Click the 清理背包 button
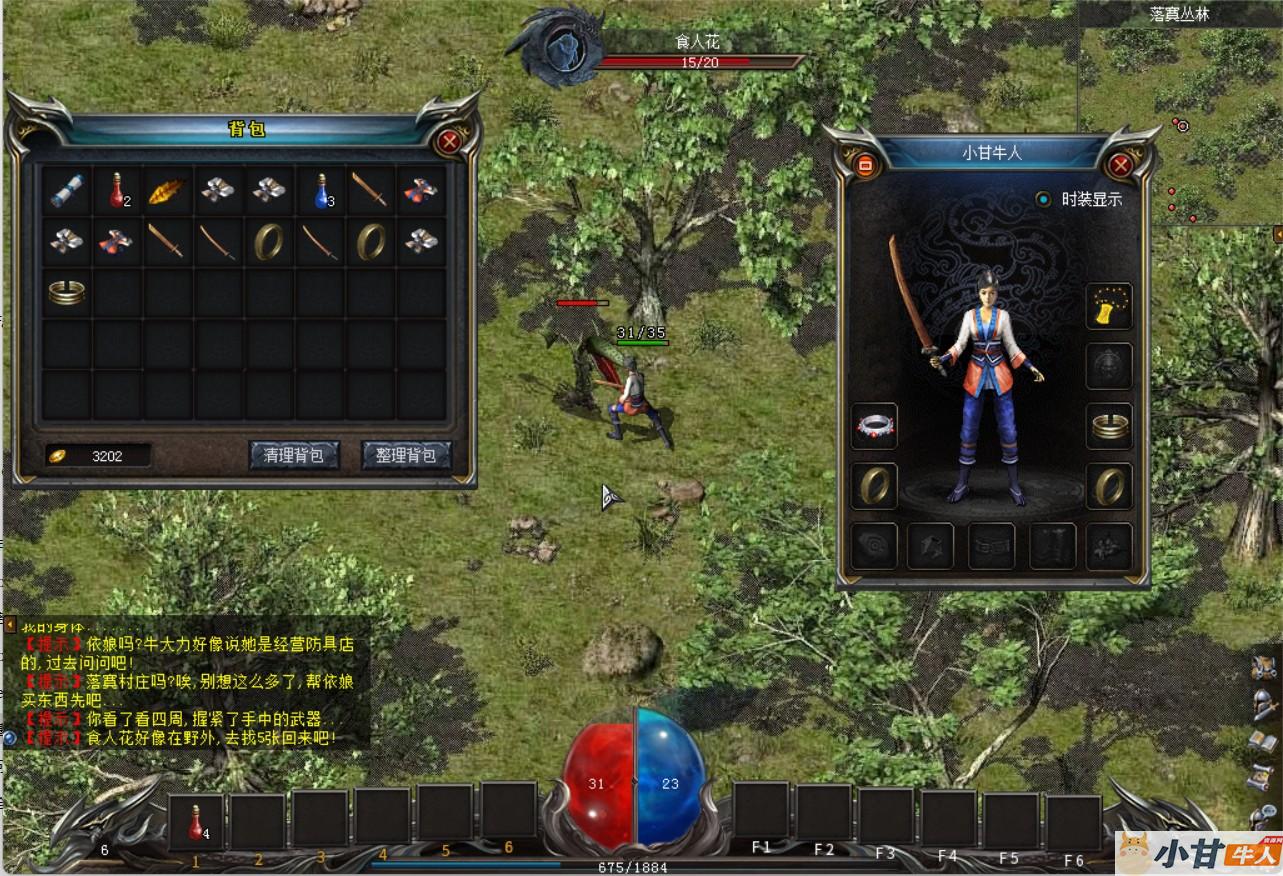Screen dimensions: 1283x876 pos(294,455)
